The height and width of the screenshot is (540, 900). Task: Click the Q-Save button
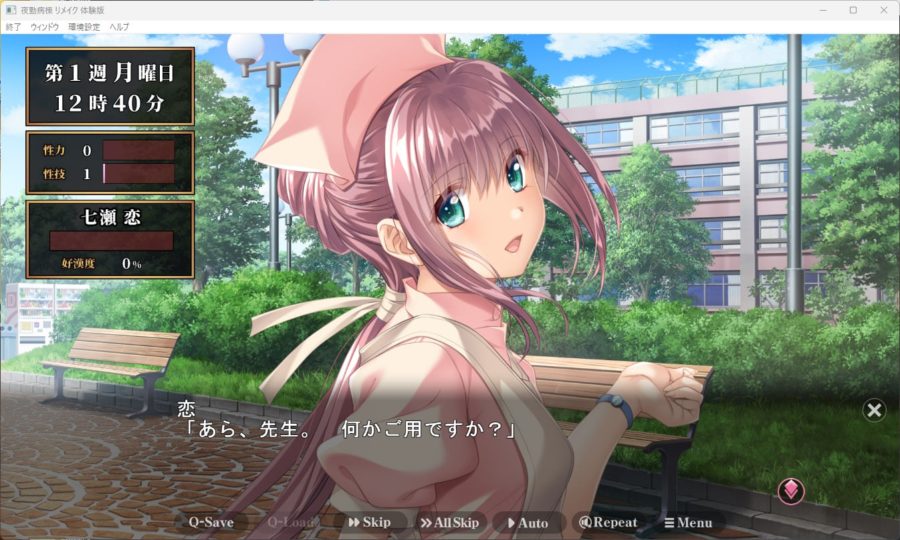(x=211, y=522)
